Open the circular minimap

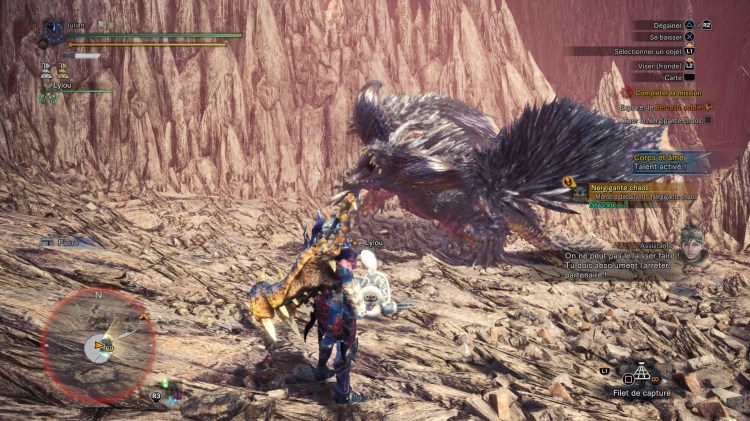(x=98, y=346)
